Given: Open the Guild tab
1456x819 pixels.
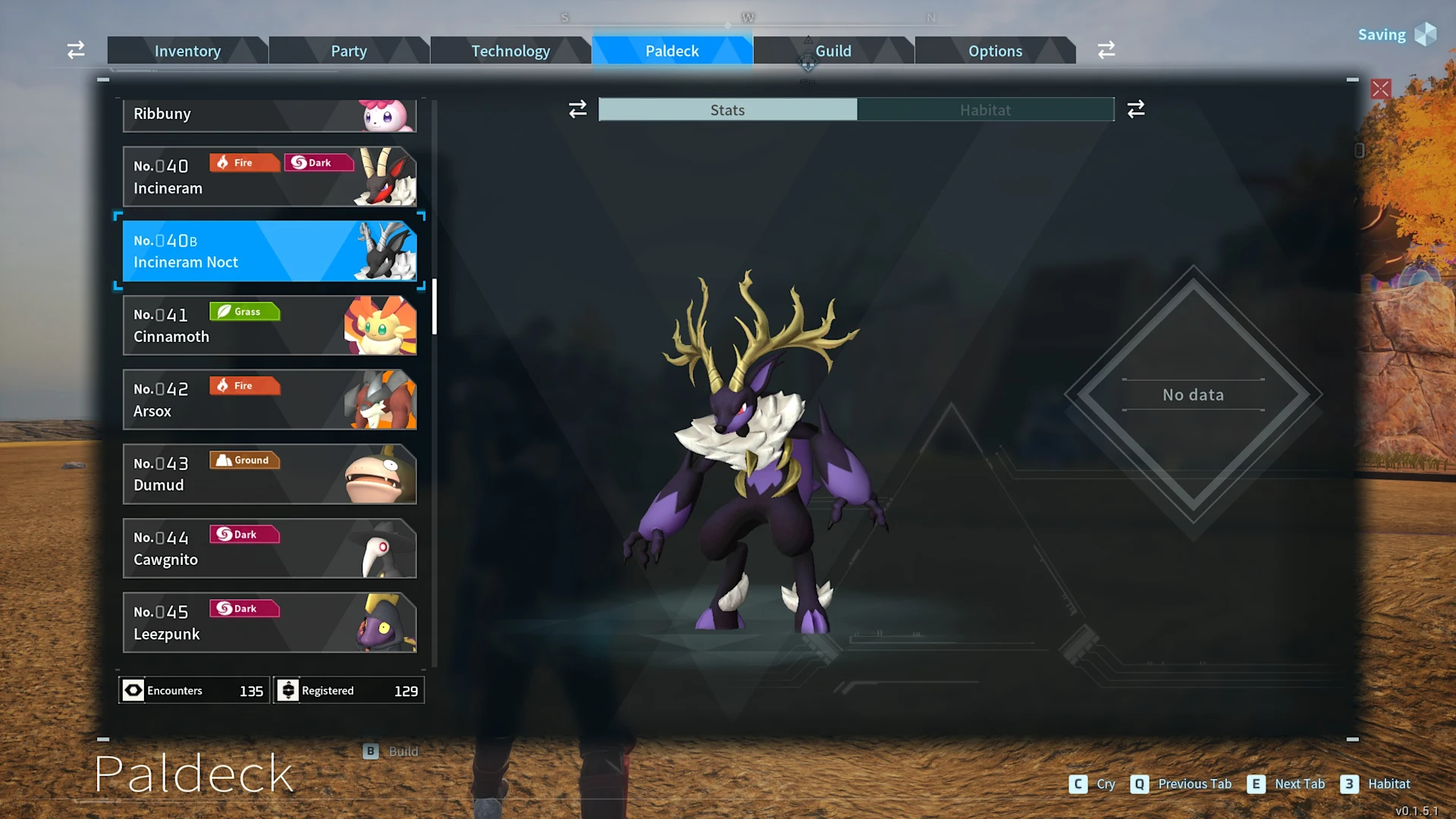Looking at the screenshot, I should 833,51.
